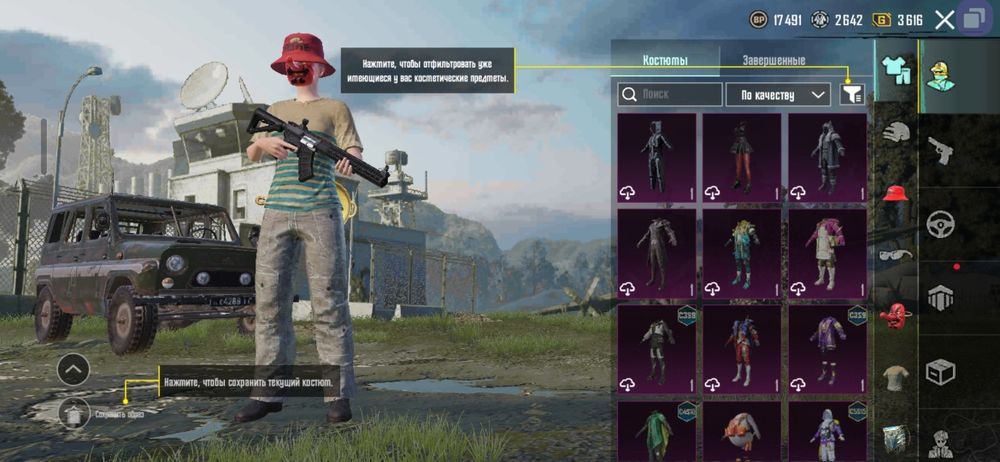Click the Поиск search field
Image resolution: width=1000 pixels, height=462 pixels.
(x=670, y=95)
